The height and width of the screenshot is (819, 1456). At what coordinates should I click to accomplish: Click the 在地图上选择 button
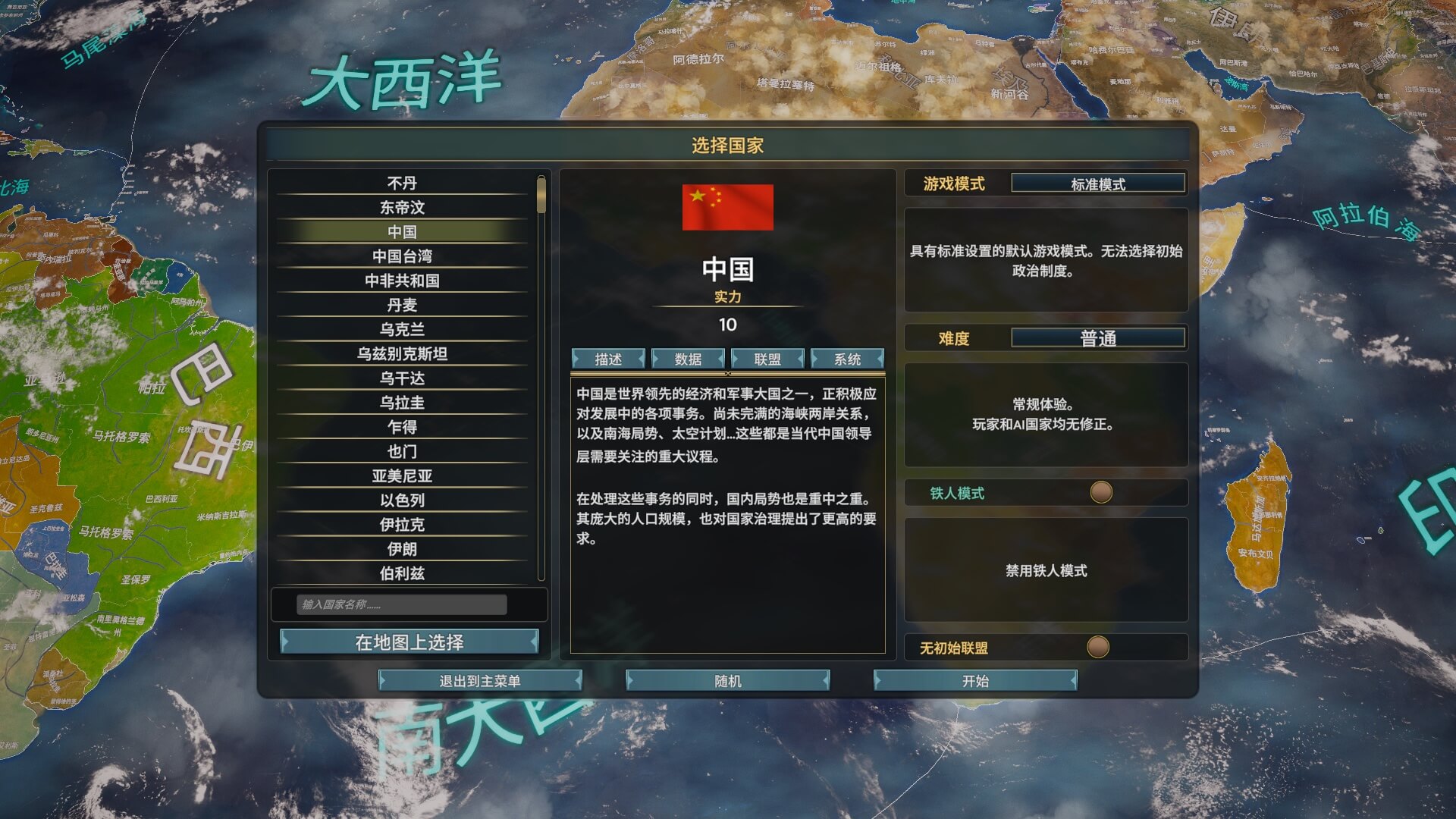409,642
